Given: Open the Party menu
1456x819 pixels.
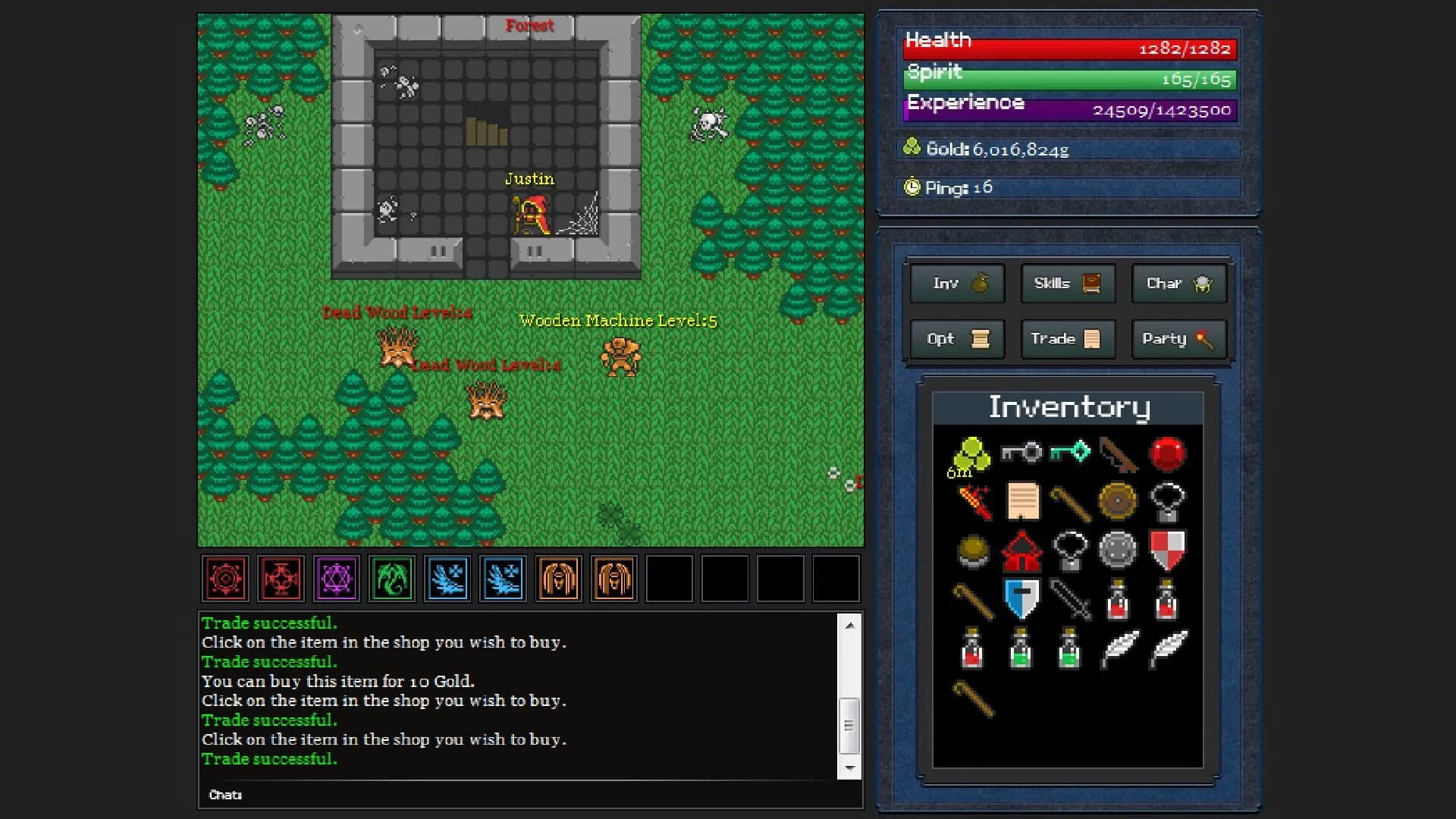Looking at the screenshot, I should pyautogui.click(x=1178, y=339).
